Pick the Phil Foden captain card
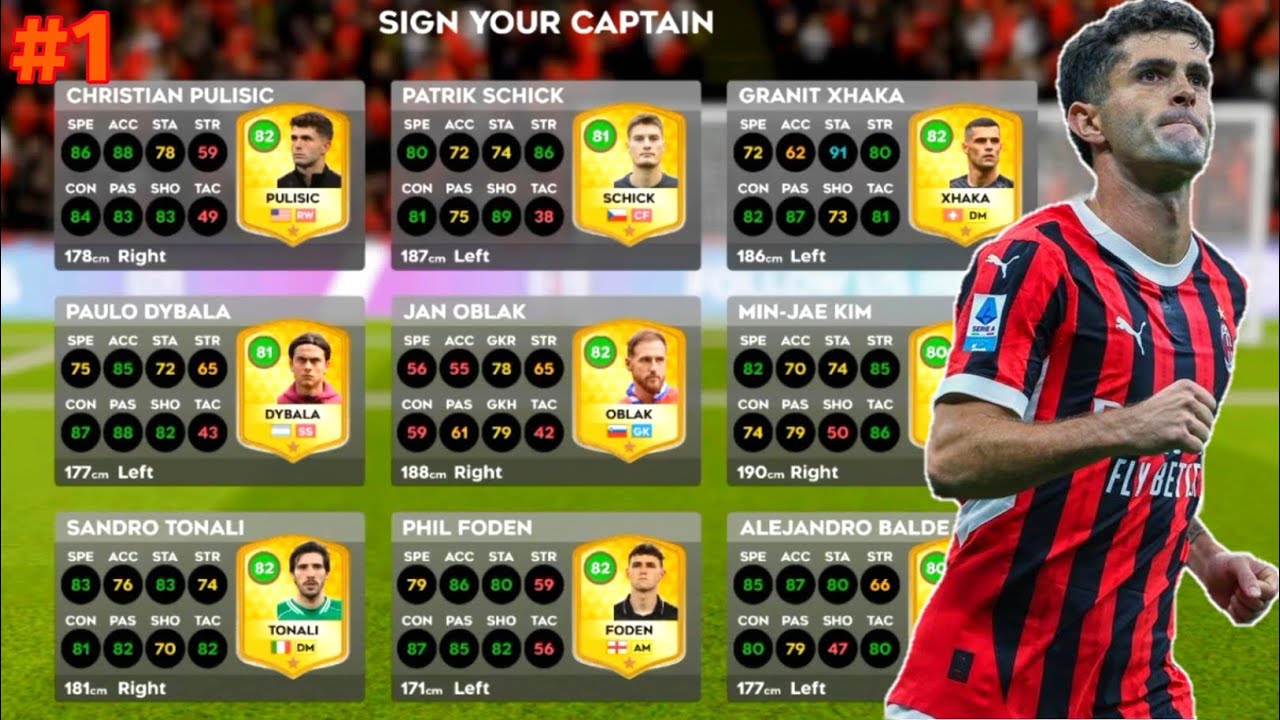Image resolution: width=1280 pixels, height=720 pixels. pos(545,607)
